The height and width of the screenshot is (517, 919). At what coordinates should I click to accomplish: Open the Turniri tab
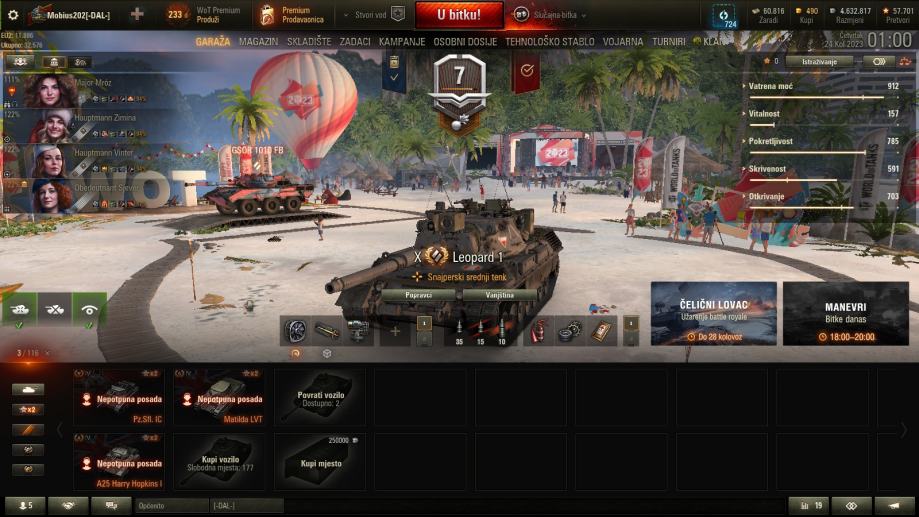(x=669, y=42)
